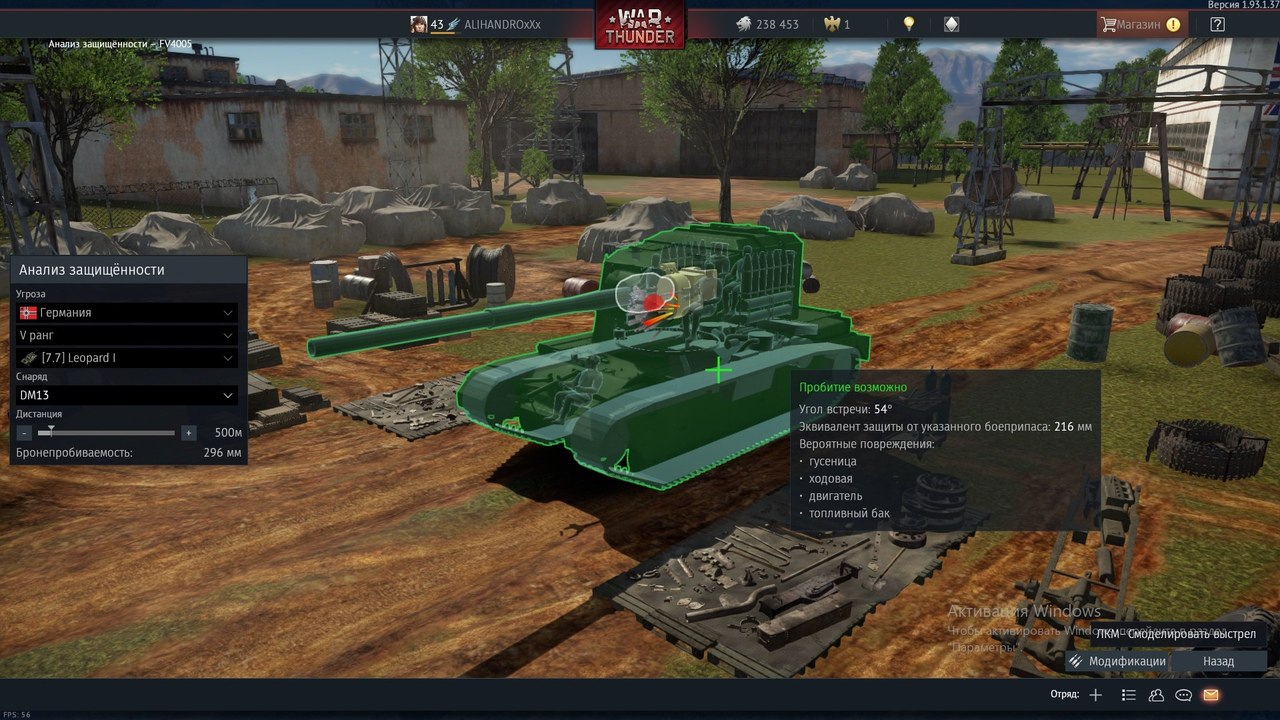Open the contacts people icon

point(1157,695)
